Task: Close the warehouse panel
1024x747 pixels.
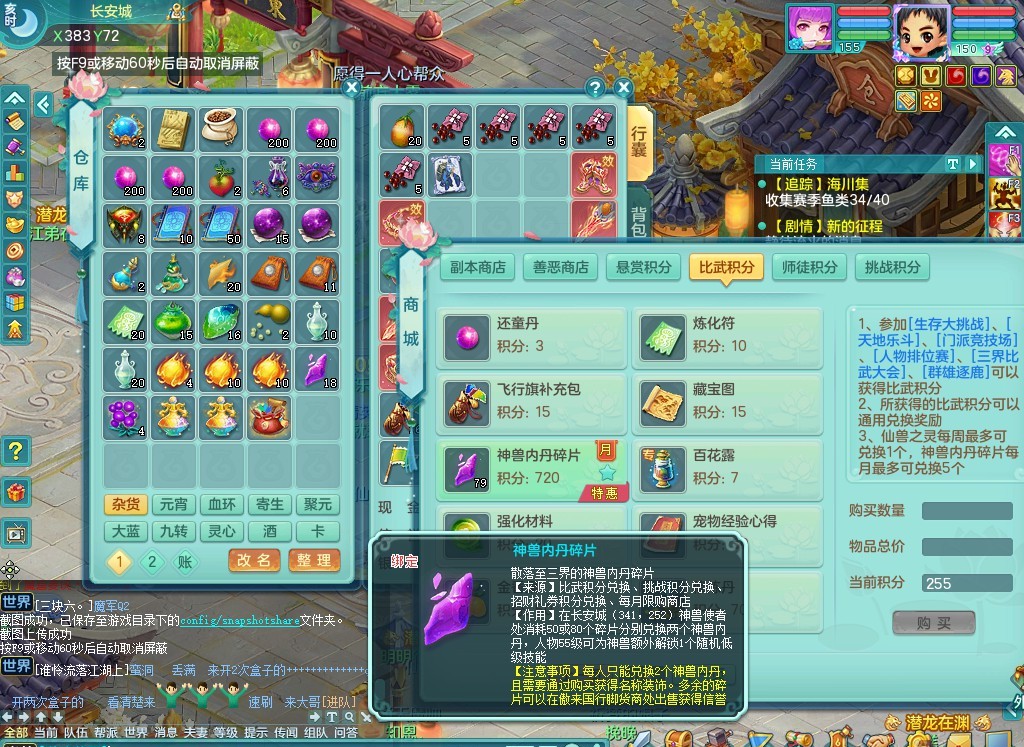Action: pyautogui.click(x=351, y=88)
